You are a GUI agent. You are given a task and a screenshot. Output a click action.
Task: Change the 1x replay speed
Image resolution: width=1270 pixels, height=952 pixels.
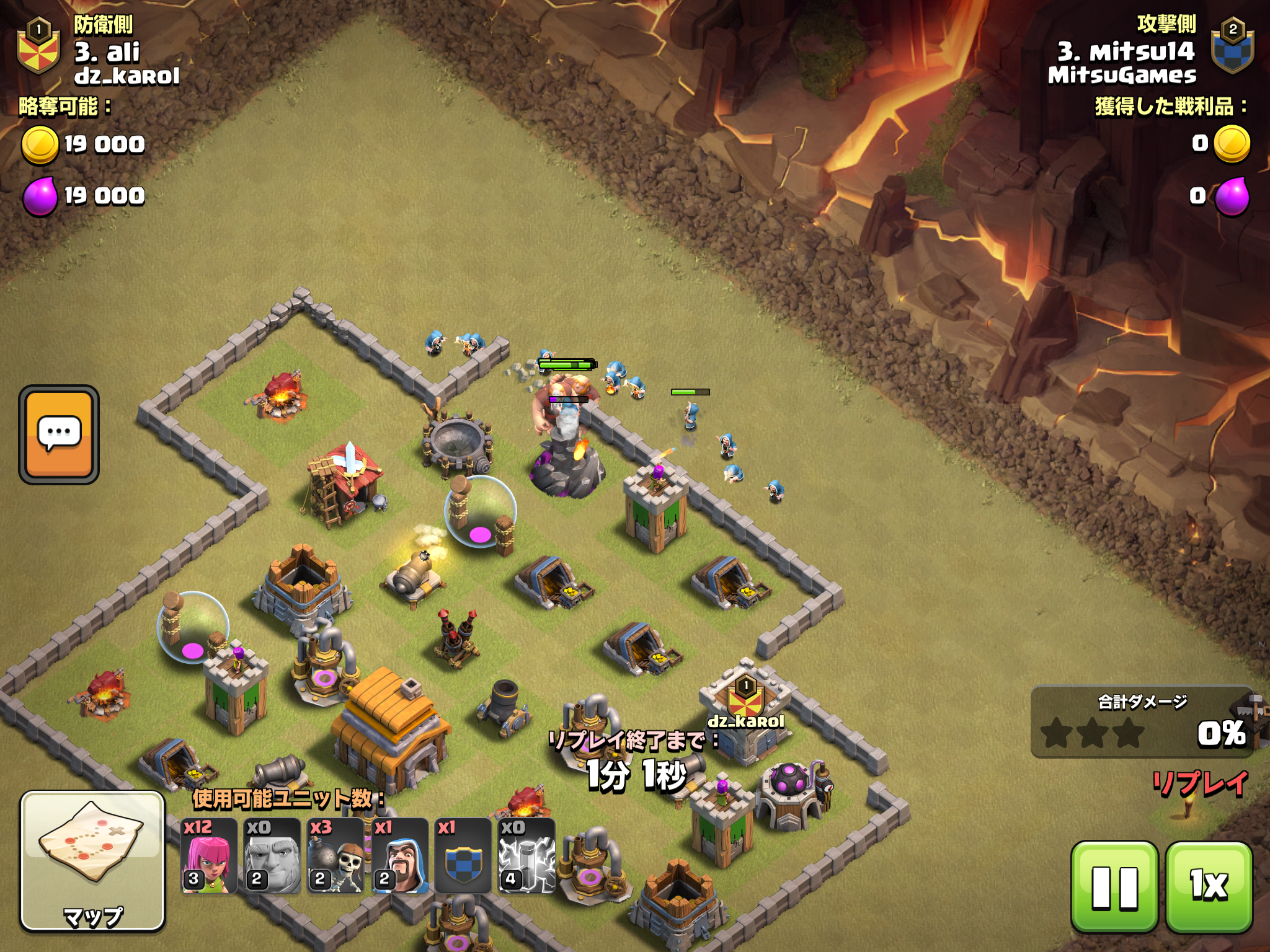[1209, 886]
